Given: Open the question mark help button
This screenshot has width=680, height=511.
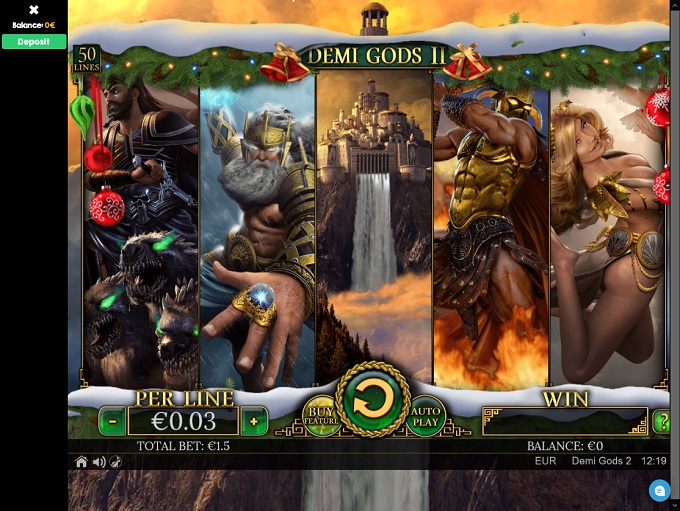Looking at the screenshot, I should tap(661, 421).
